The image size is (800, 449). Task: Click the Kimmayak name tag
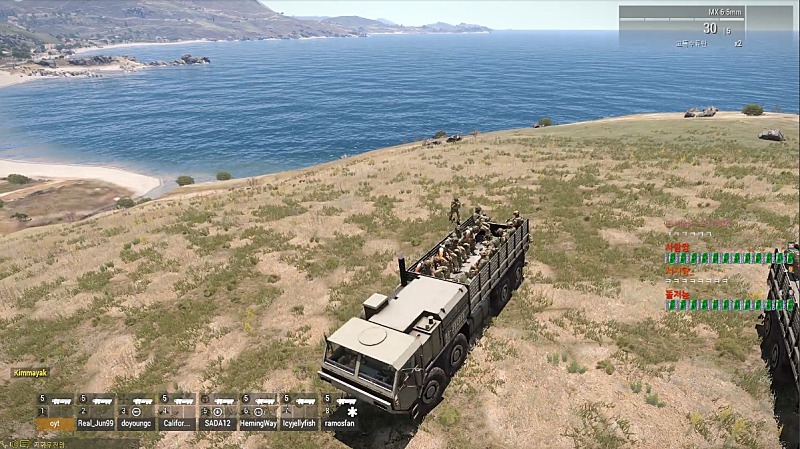(31, 372)
